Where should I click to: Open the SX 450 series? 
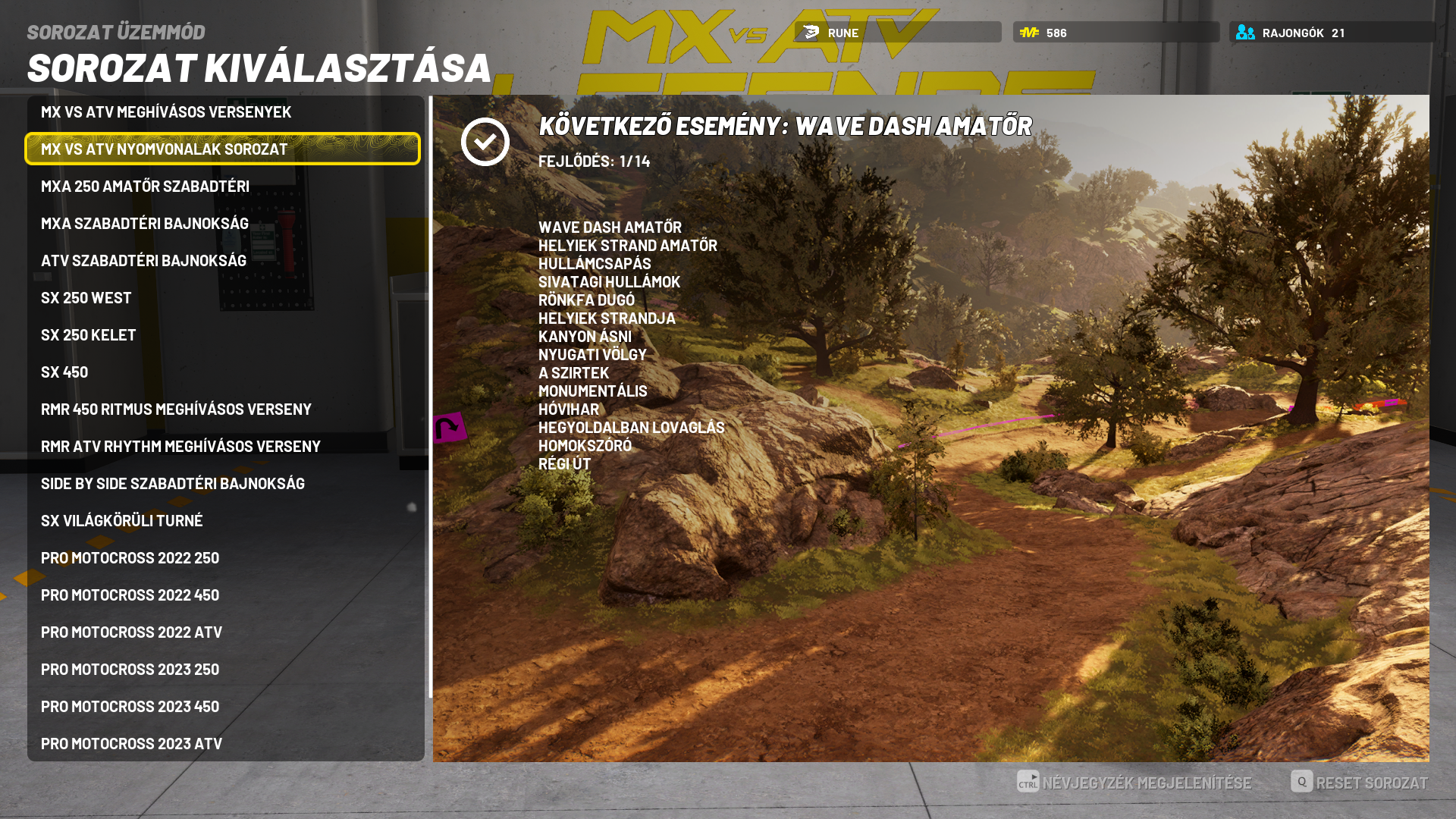(64, 372)
